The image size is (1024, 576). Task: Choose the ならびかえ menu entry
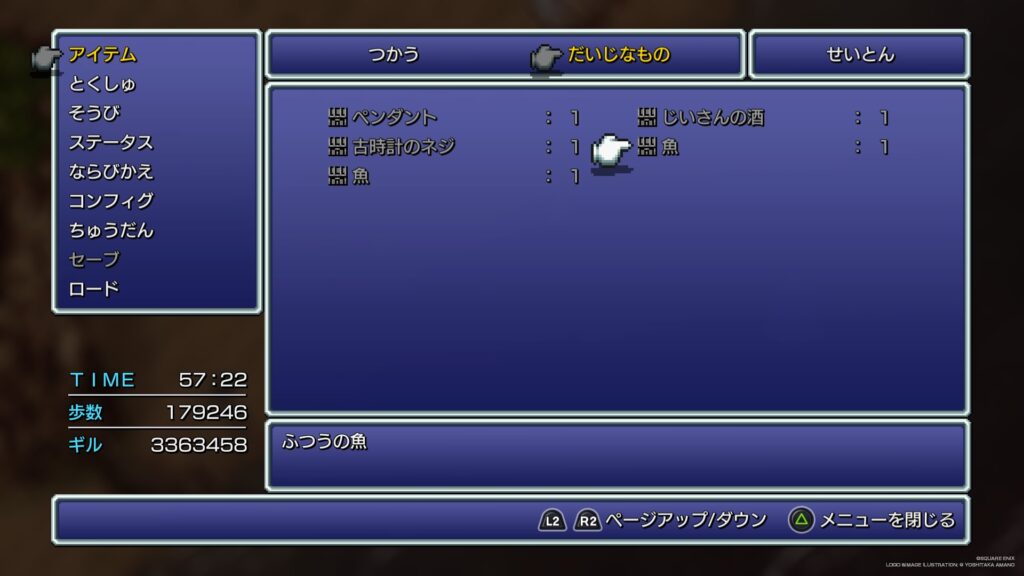(110, 171)
